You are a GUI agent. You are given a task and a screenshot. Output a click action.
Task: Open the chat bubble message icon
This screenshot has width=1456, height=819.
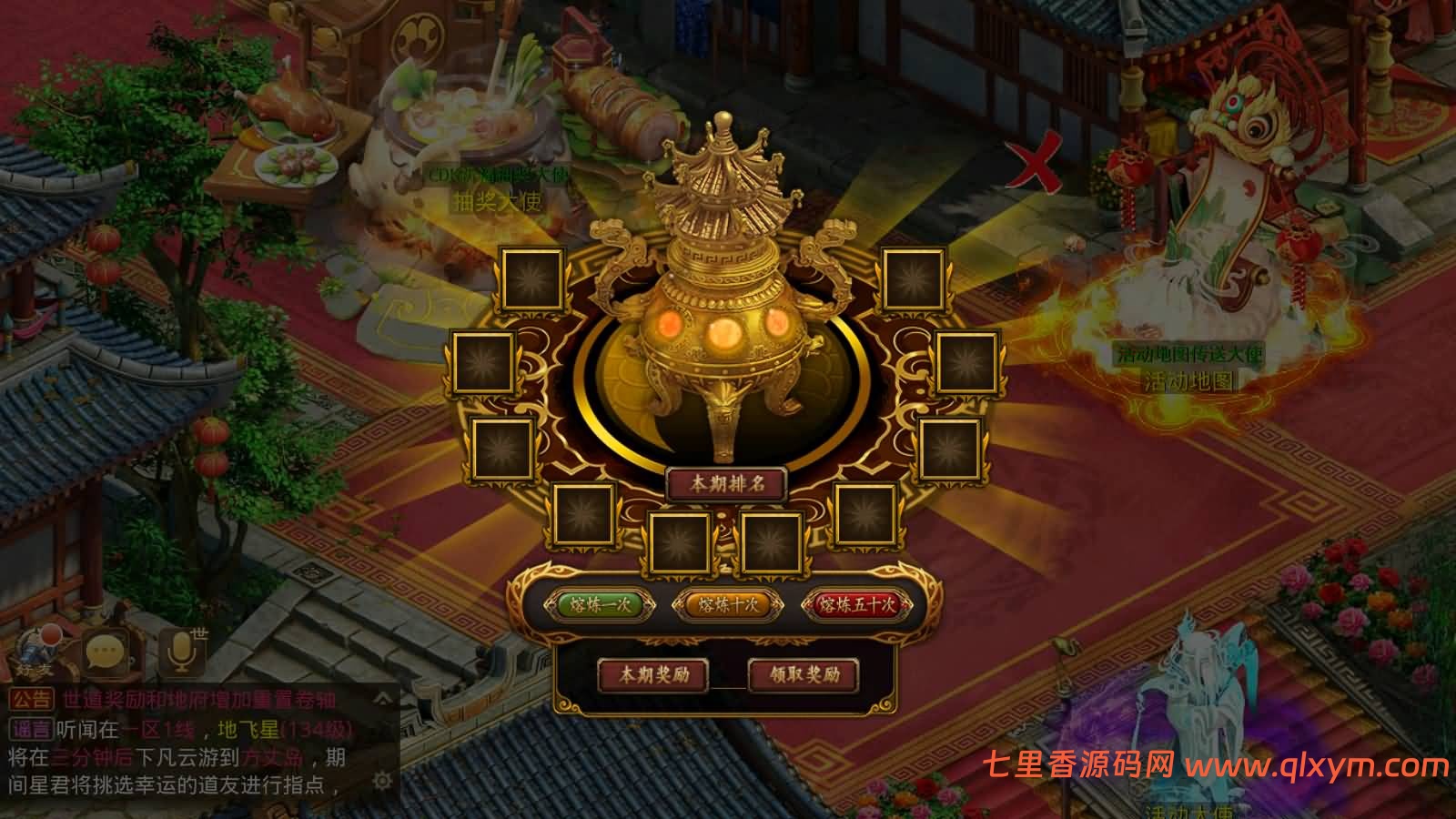click(107, 651)
